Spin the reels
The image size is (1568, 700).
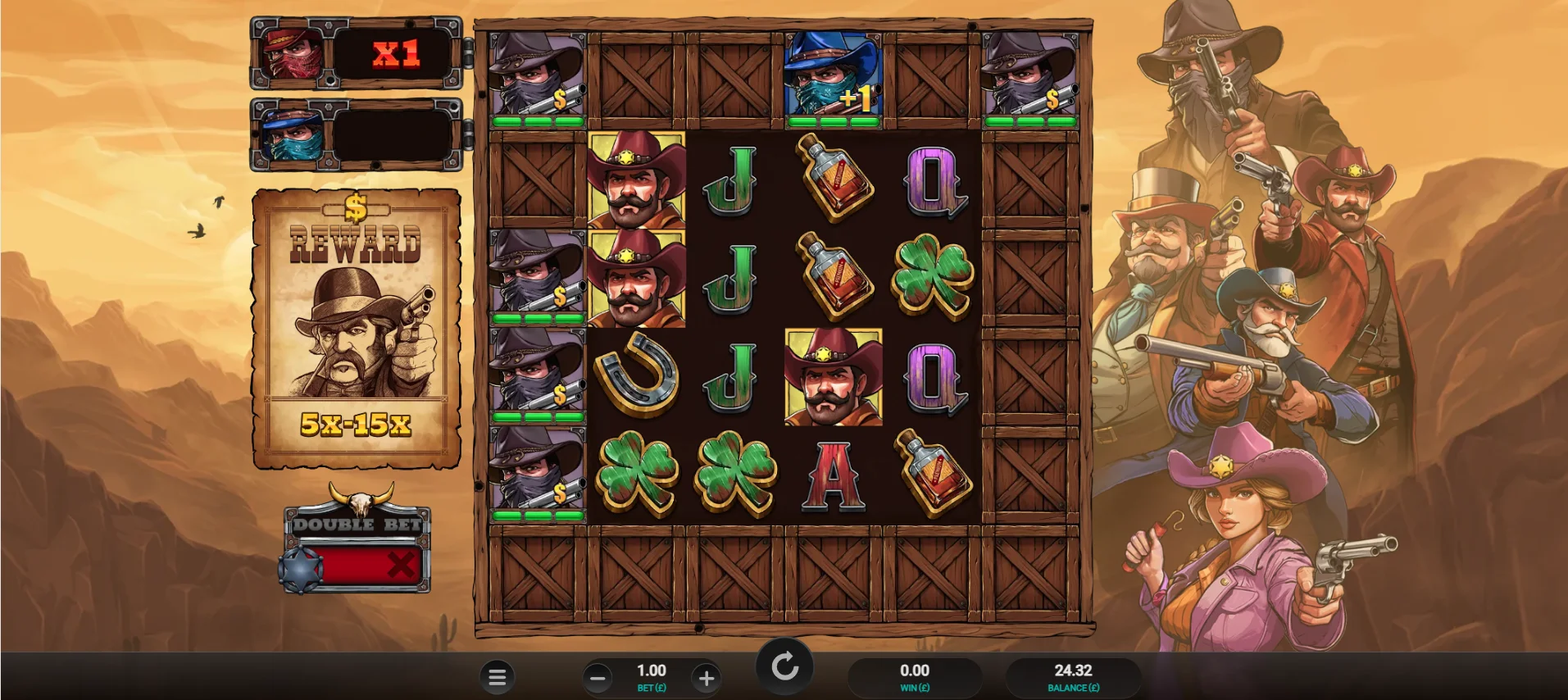[784, 666]
